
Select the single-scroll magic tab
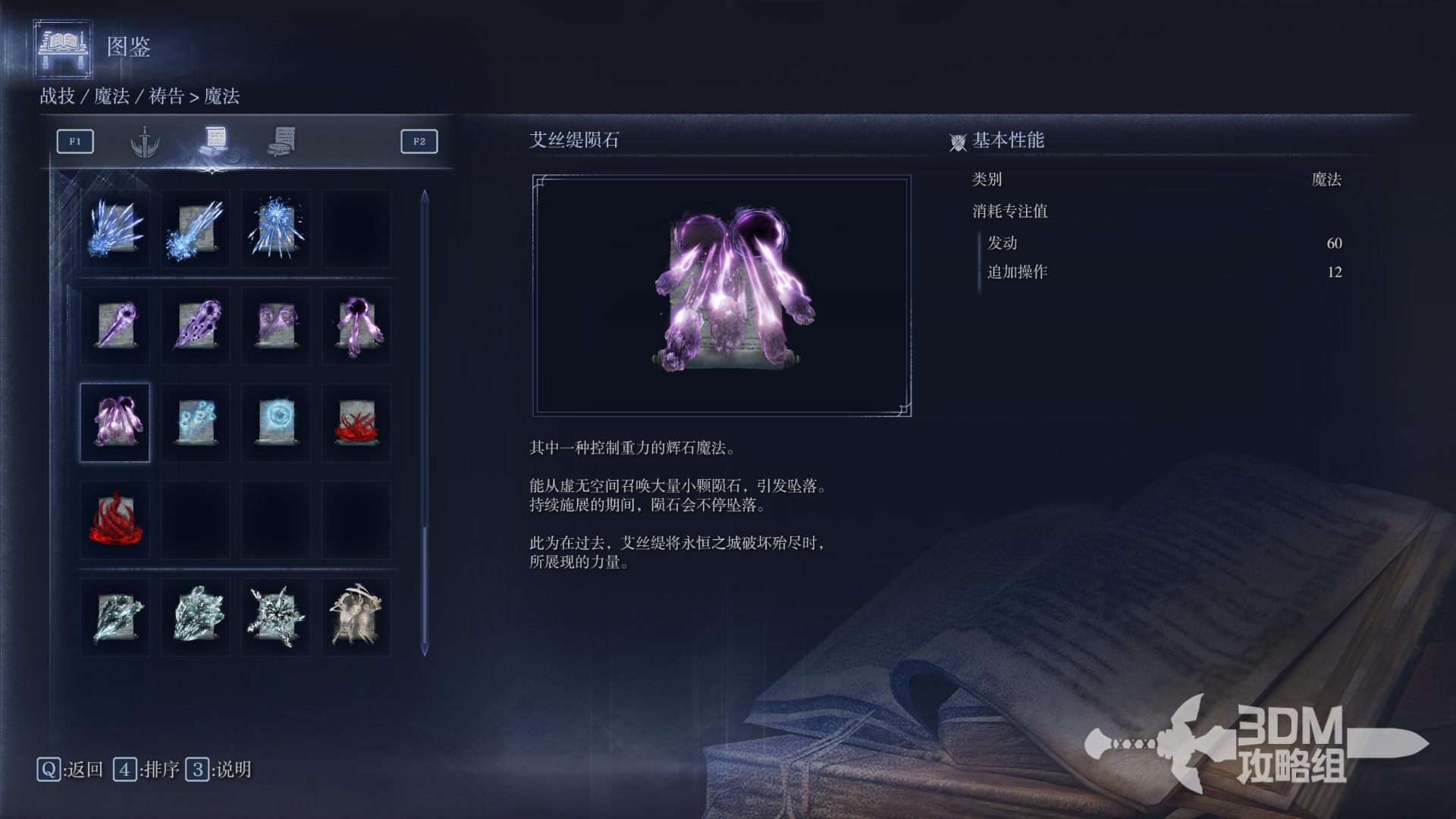215,140
